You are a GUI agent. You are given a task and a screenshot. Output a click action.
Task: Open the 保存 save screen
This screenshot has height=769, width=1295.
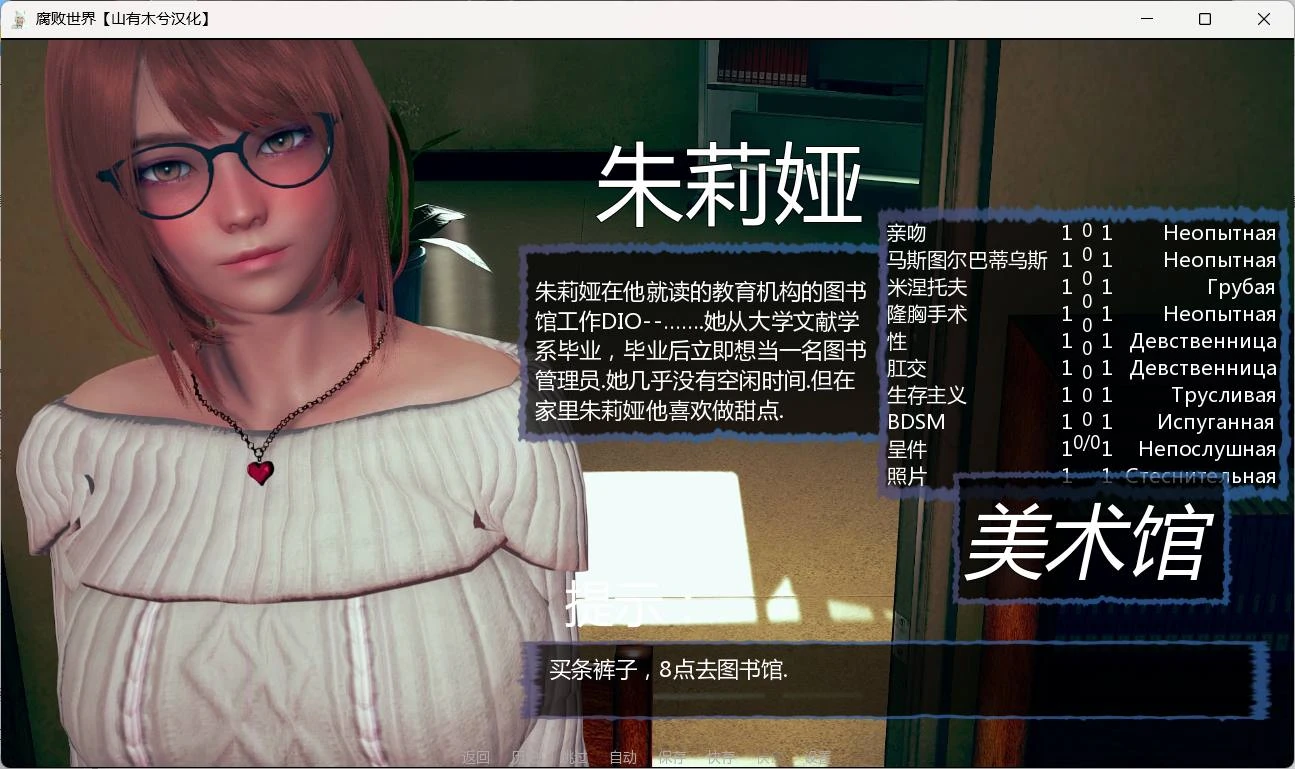(674, 757)
